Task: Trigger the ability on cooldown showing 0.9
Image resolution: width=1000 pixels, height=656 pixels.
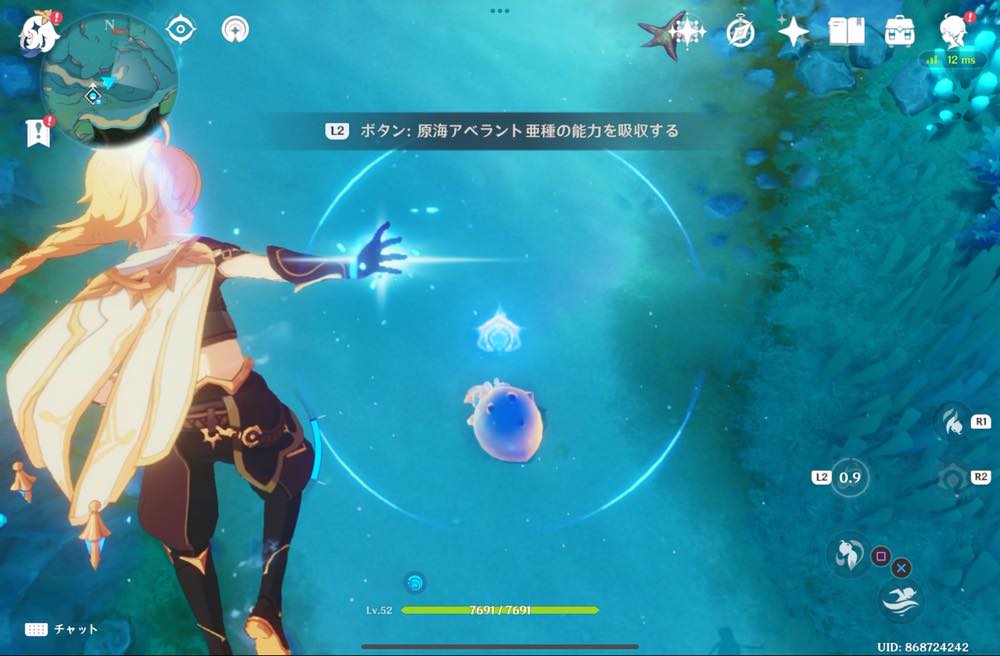Action: tap(850, 477)
